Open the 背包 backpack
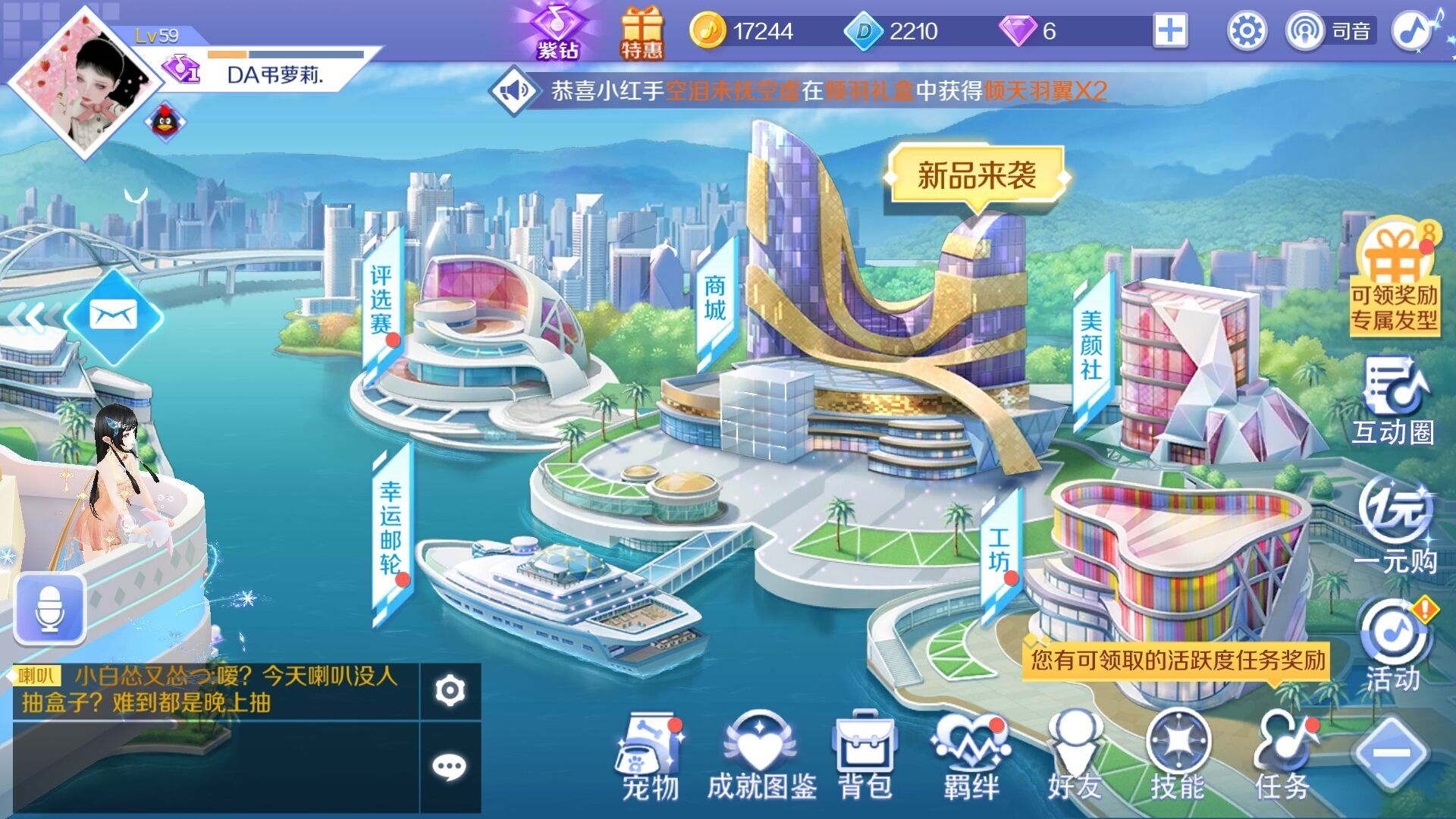The height and width of the screenshot is (819, 1456). coord(864,756)
